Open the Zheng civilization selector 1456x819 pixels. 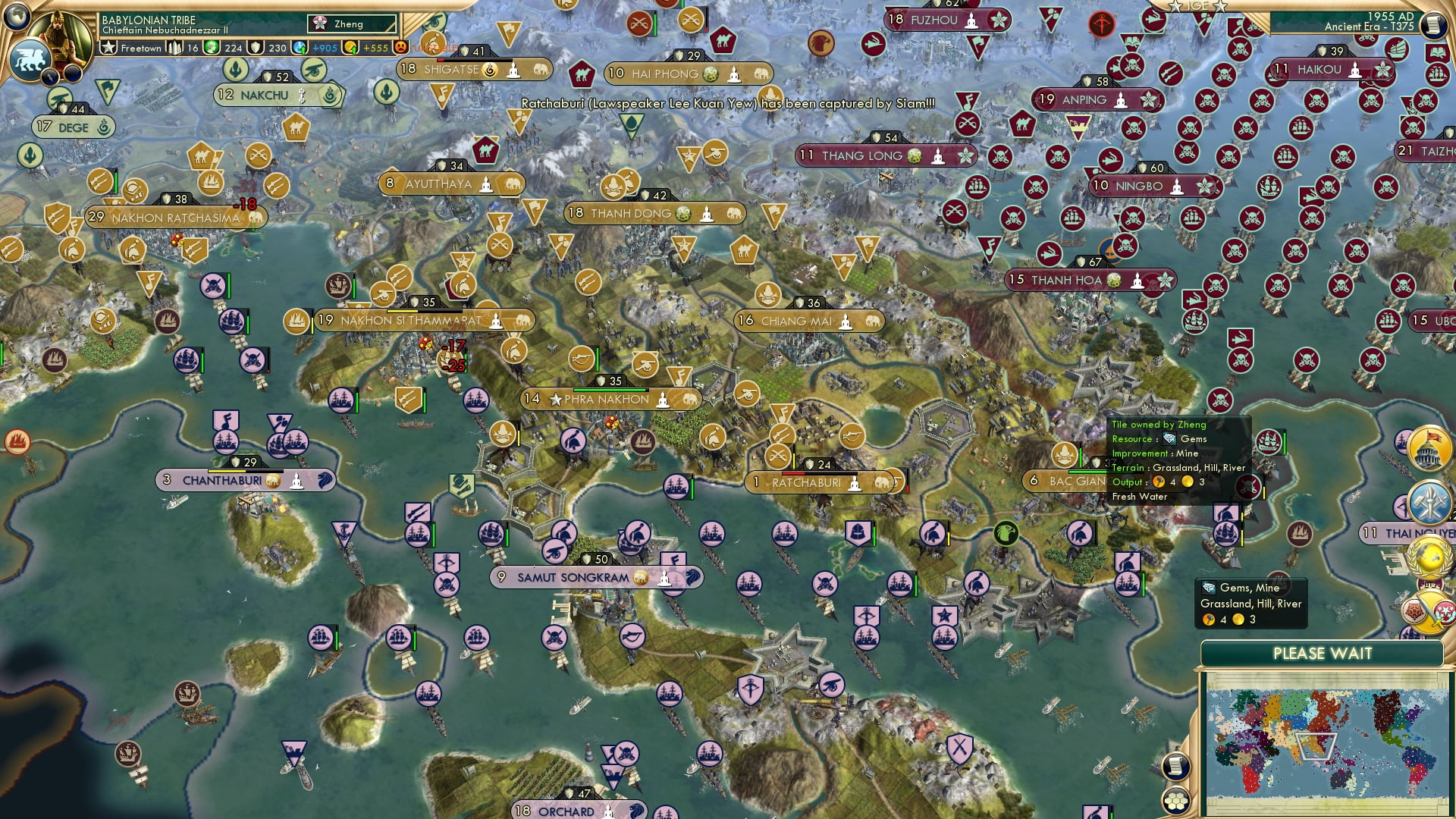351,24
